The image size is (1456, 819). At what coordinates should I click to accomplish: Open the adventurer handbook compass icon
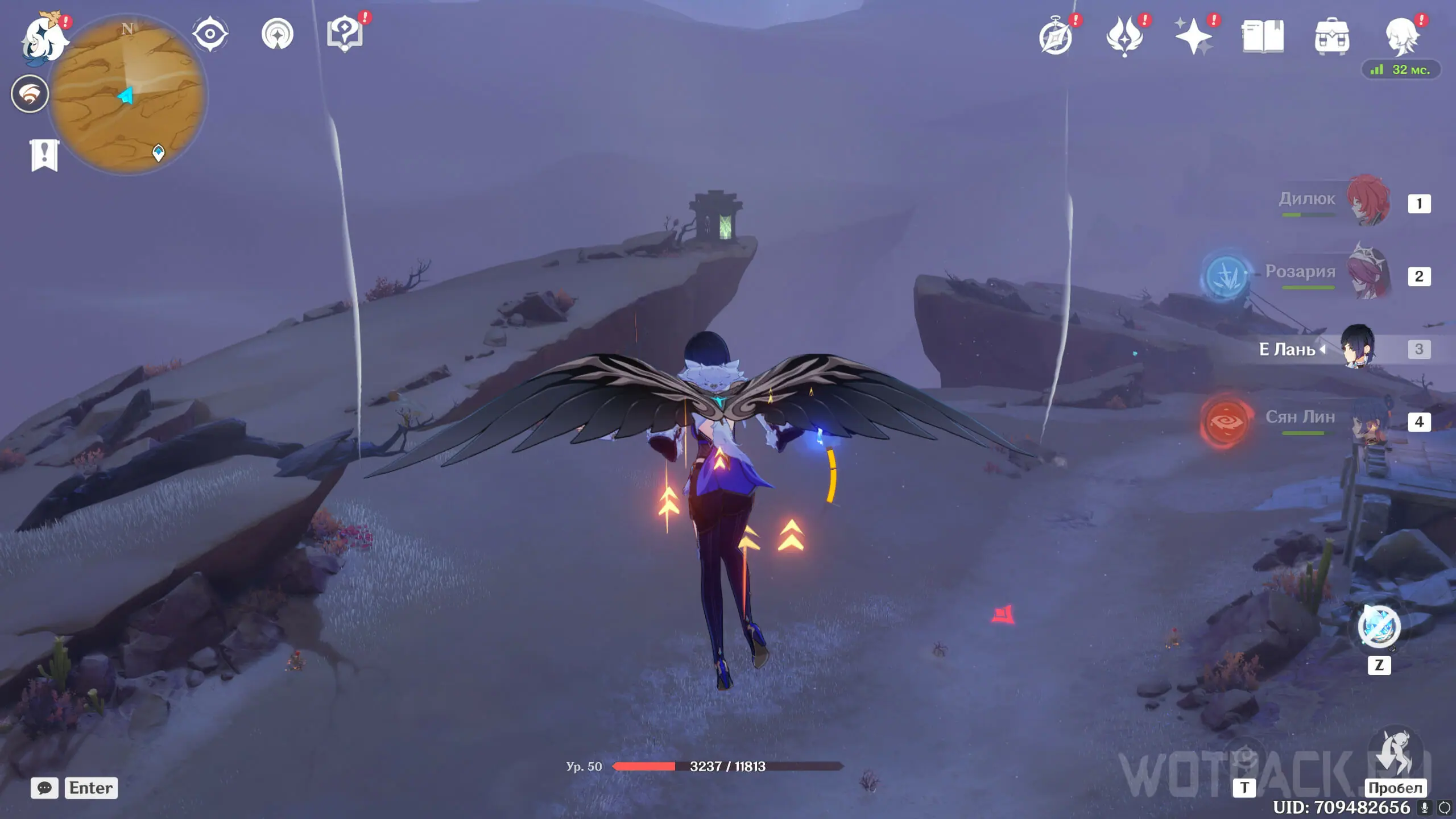click(x=1056, y=36)
